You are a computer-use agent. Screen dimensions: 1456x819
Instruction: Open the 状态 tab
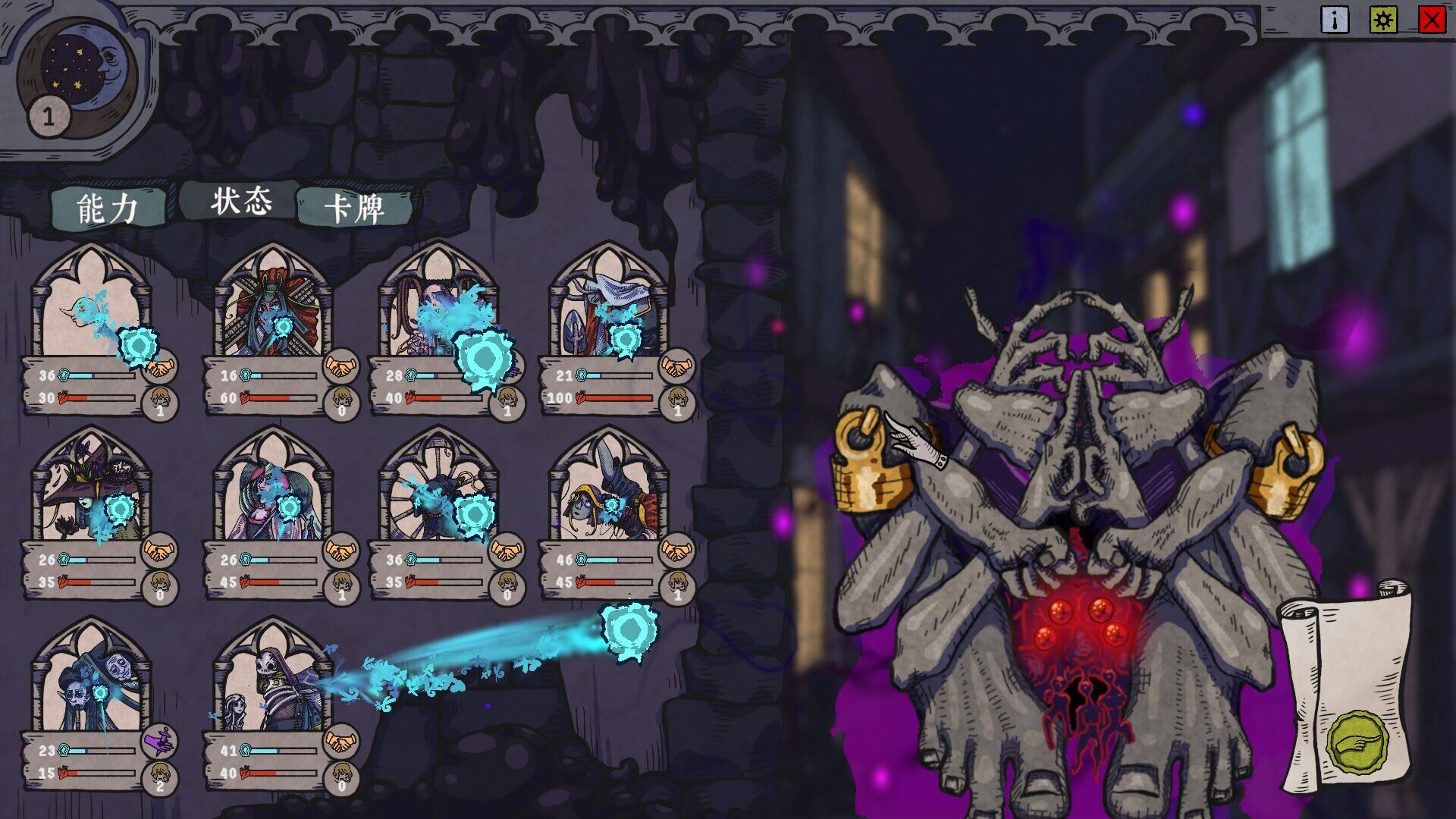[240, 202]
